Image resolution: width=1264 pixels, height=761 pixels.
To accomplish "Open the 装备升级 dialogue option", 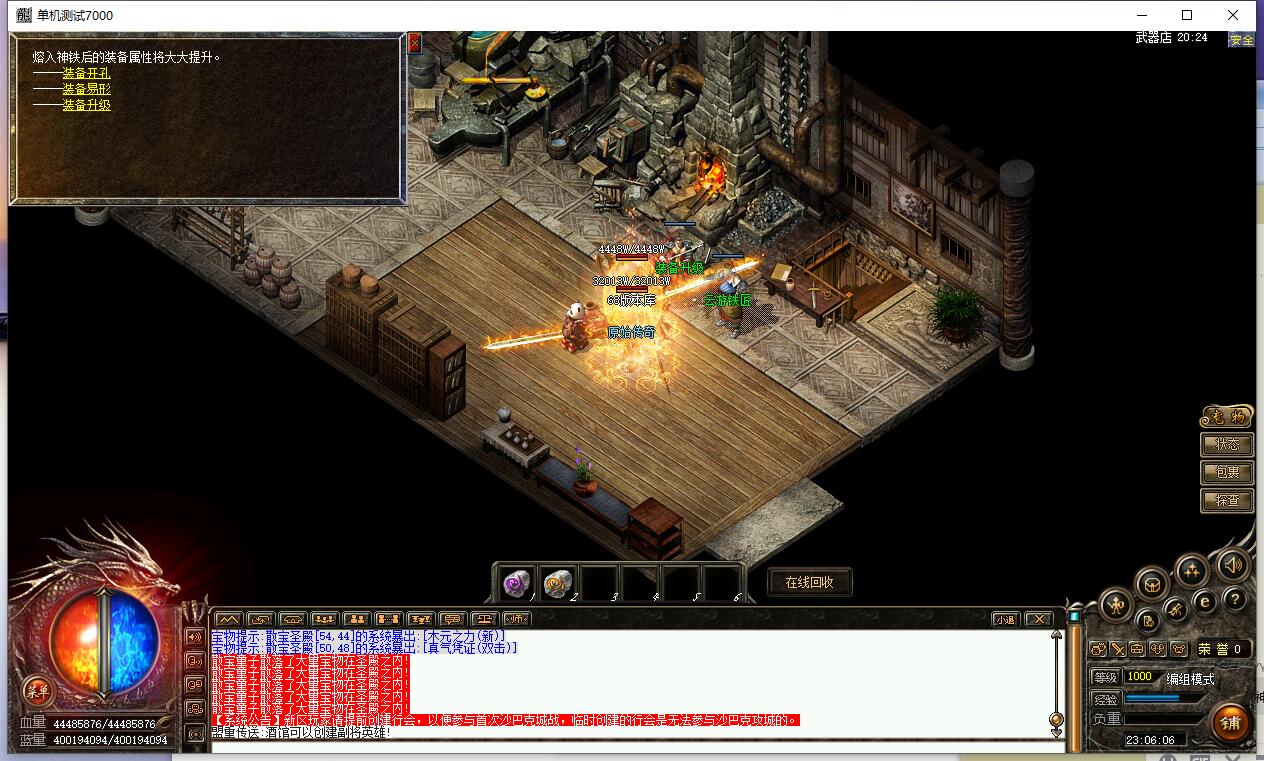I will (x=86, y=105).
